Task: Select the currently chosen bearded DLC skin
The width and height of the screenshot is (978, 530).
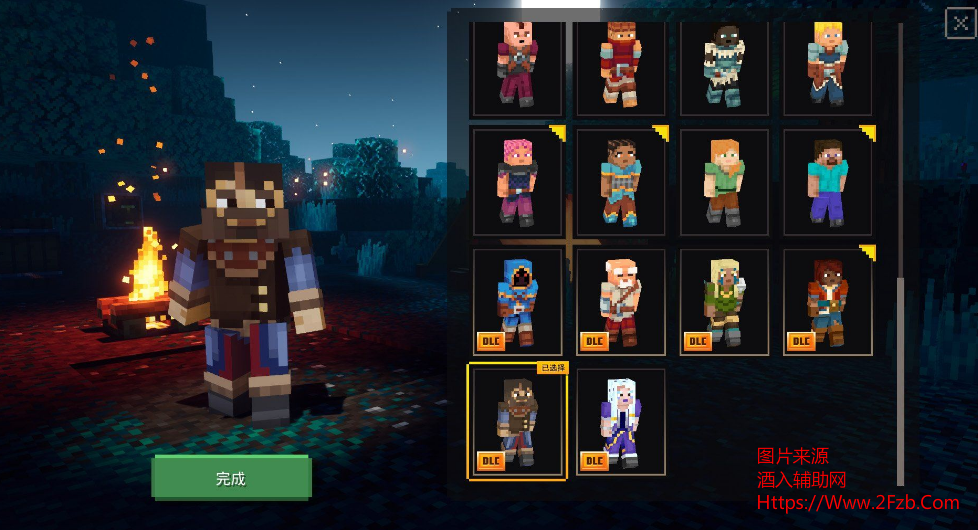Action: (517, 422)
